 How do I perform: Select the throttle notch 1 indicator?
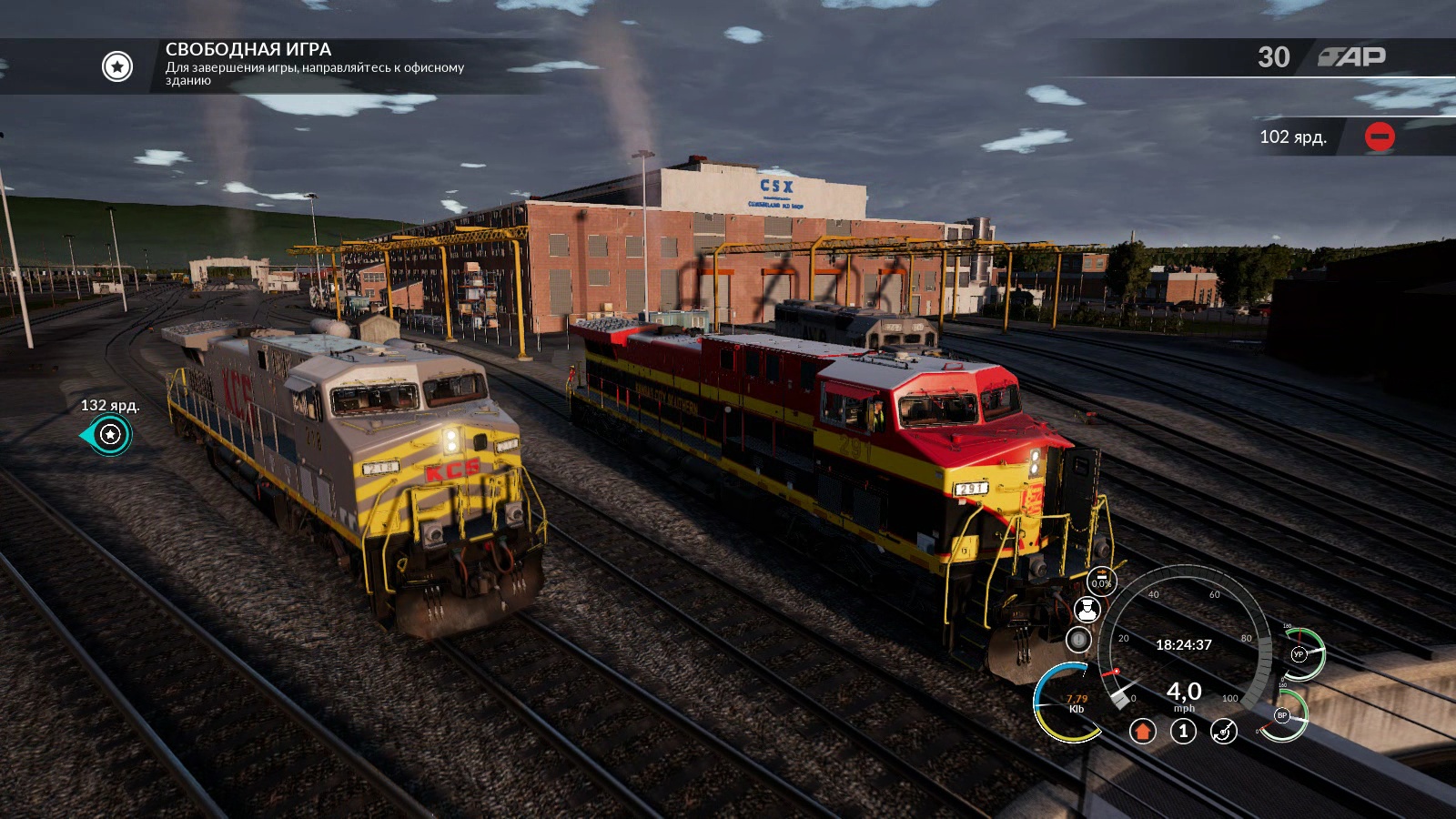(1183, 731)
